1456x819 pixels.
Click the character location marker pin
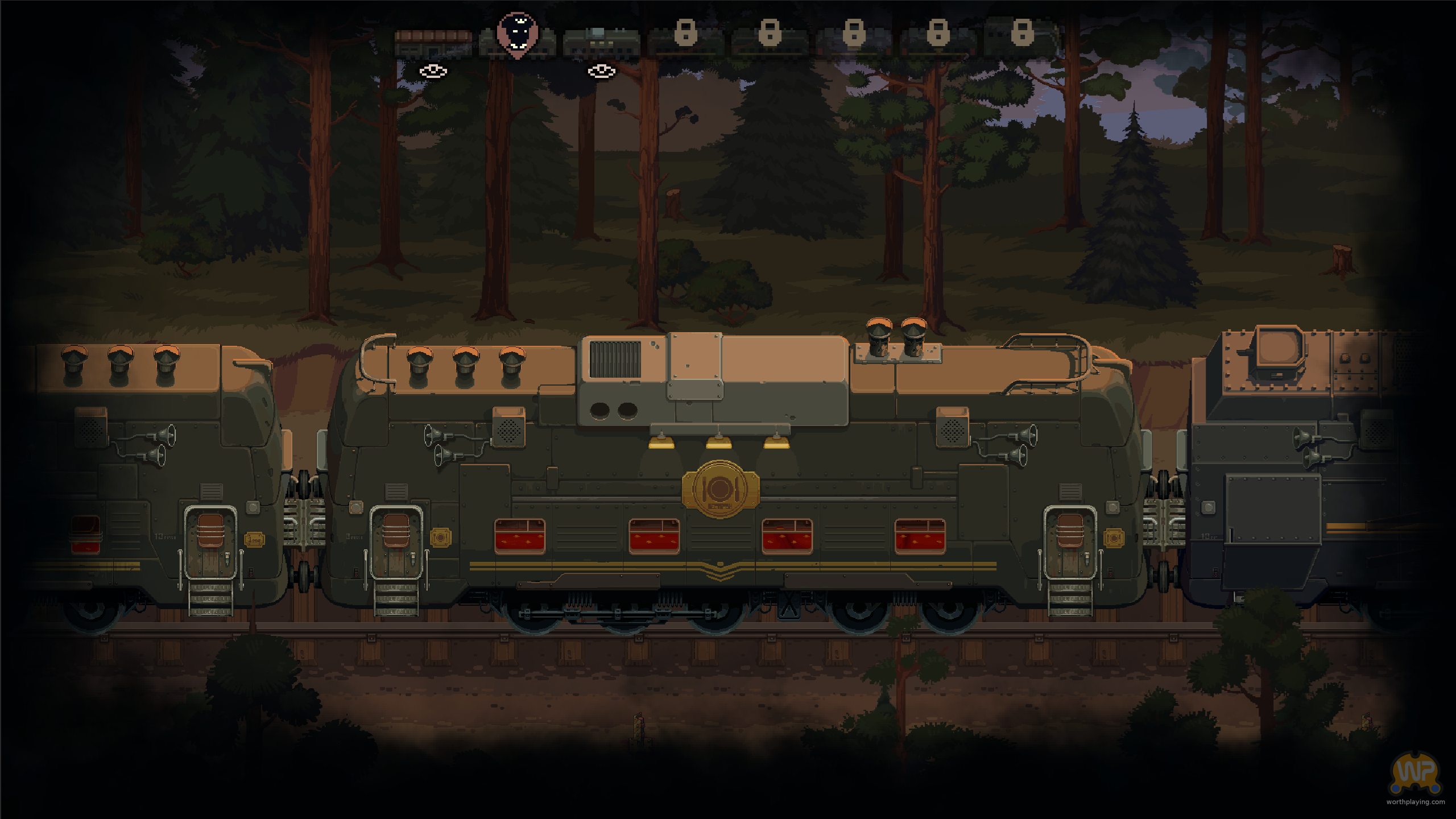pos(517,34)
